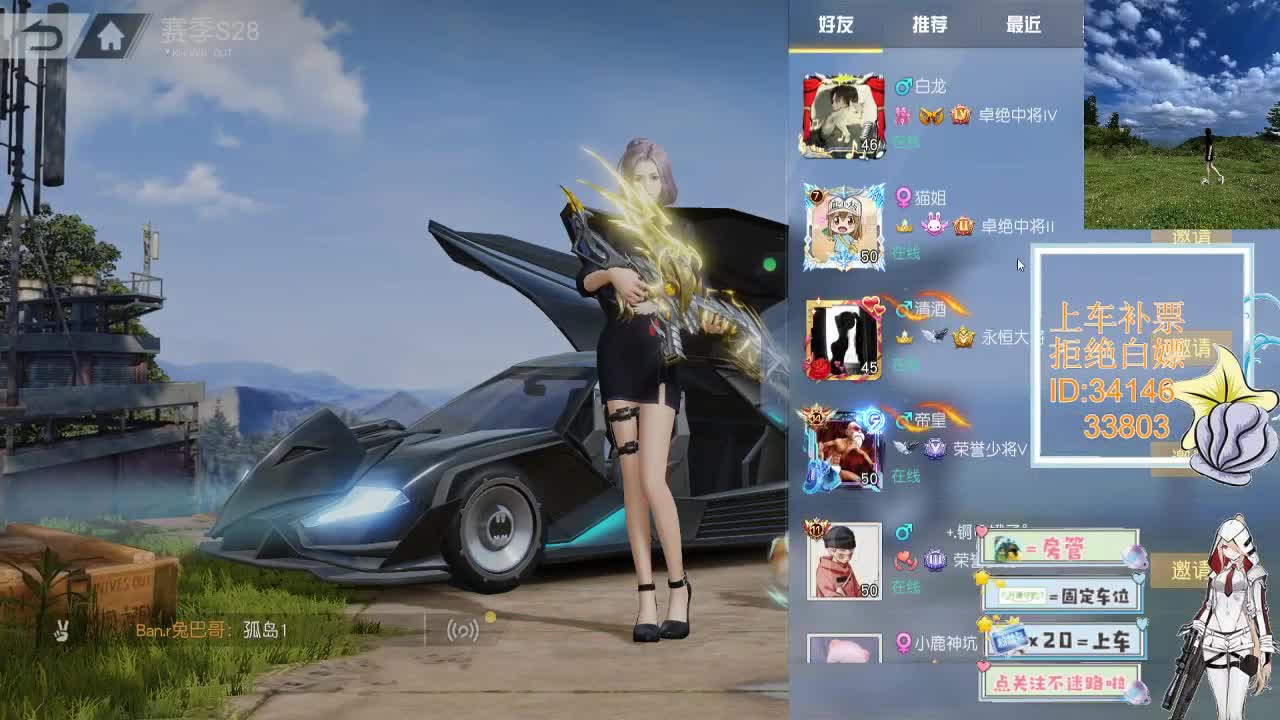Select the 好友 tab
This screenshot has height=720, width=1280.
pos(838,24)
